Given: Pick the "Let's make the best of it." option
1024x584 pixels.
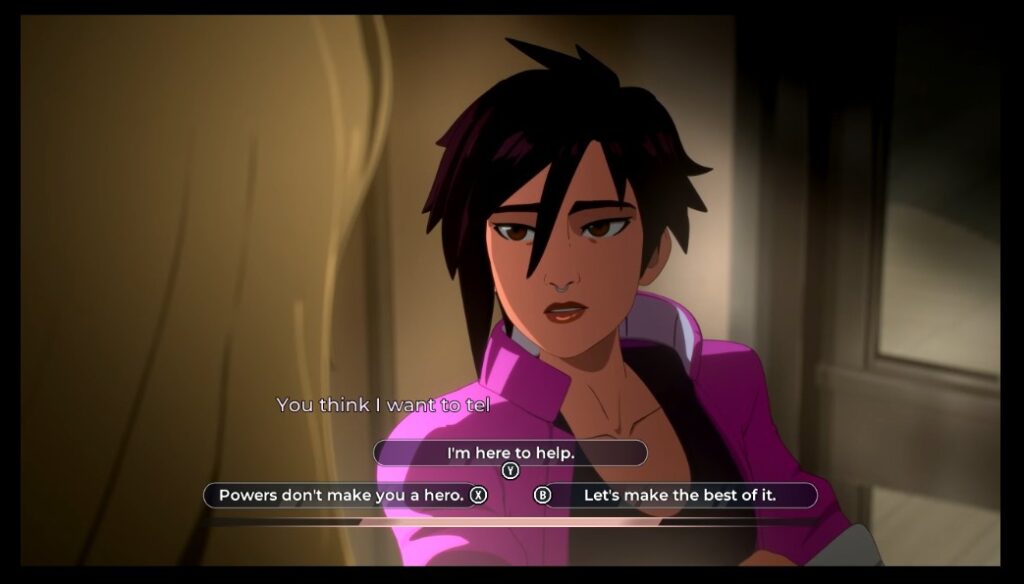Looking at the screenshot, I should click(x=680, y=495).
